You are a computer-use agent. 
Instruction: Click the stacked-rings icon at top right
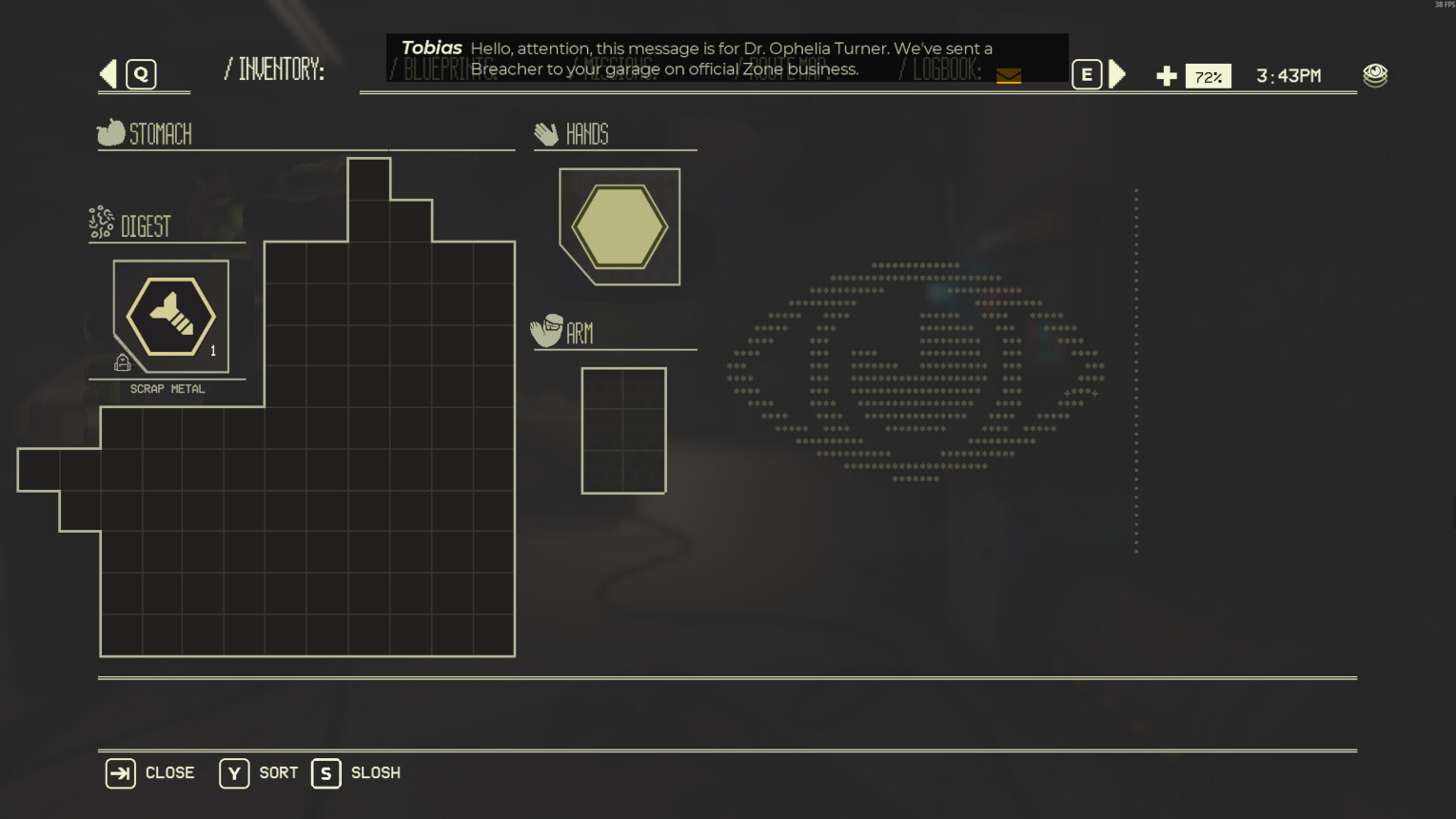pos(1374,75)
